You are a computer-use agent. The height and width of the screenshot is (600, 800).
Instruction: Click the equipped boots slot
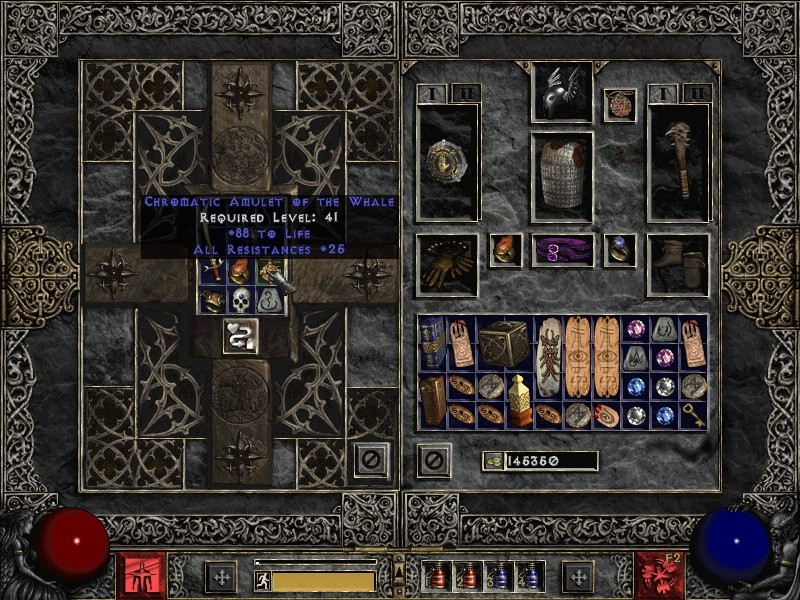tap(679, 264)
